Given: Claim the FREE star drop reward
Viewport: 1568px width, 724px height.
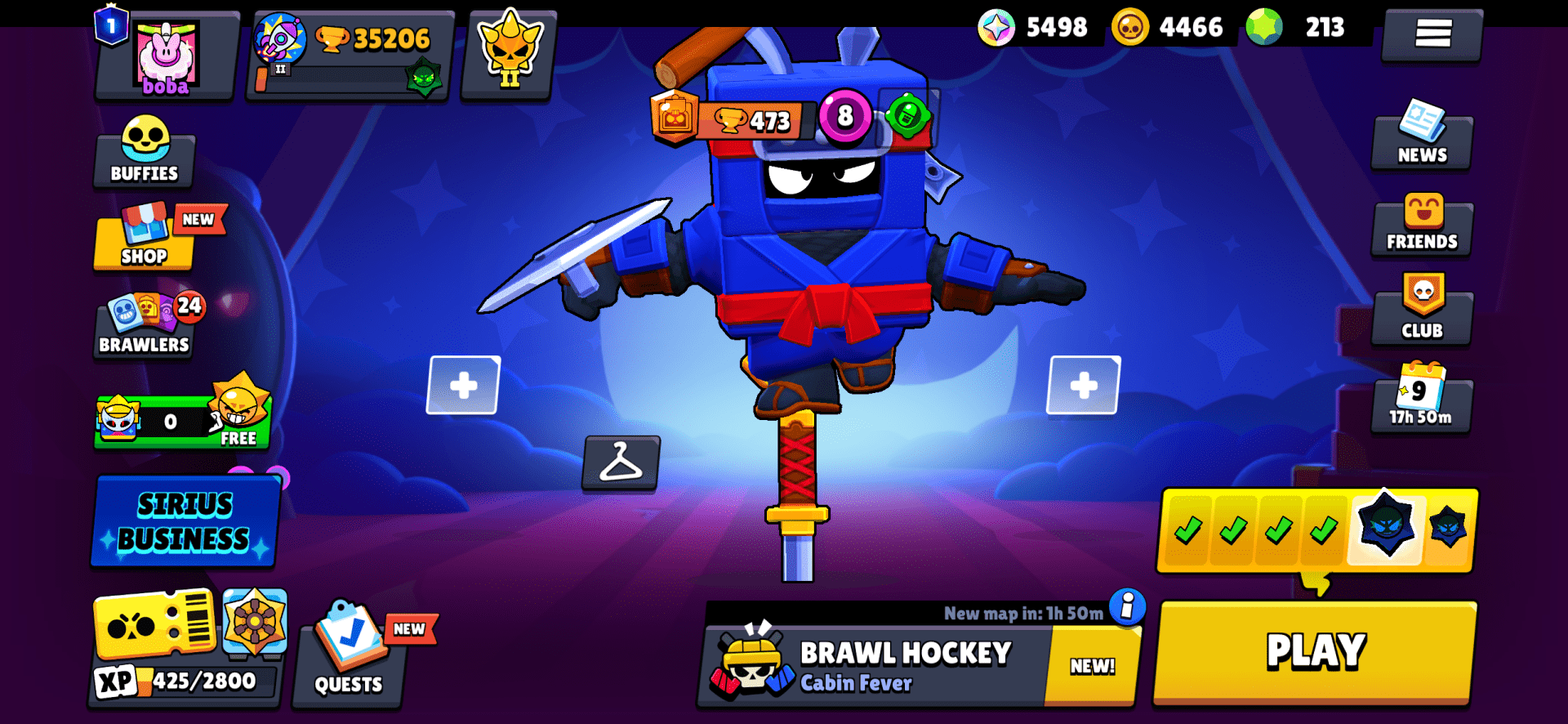Looking at the screenshot, I should (x=183, y=421).
